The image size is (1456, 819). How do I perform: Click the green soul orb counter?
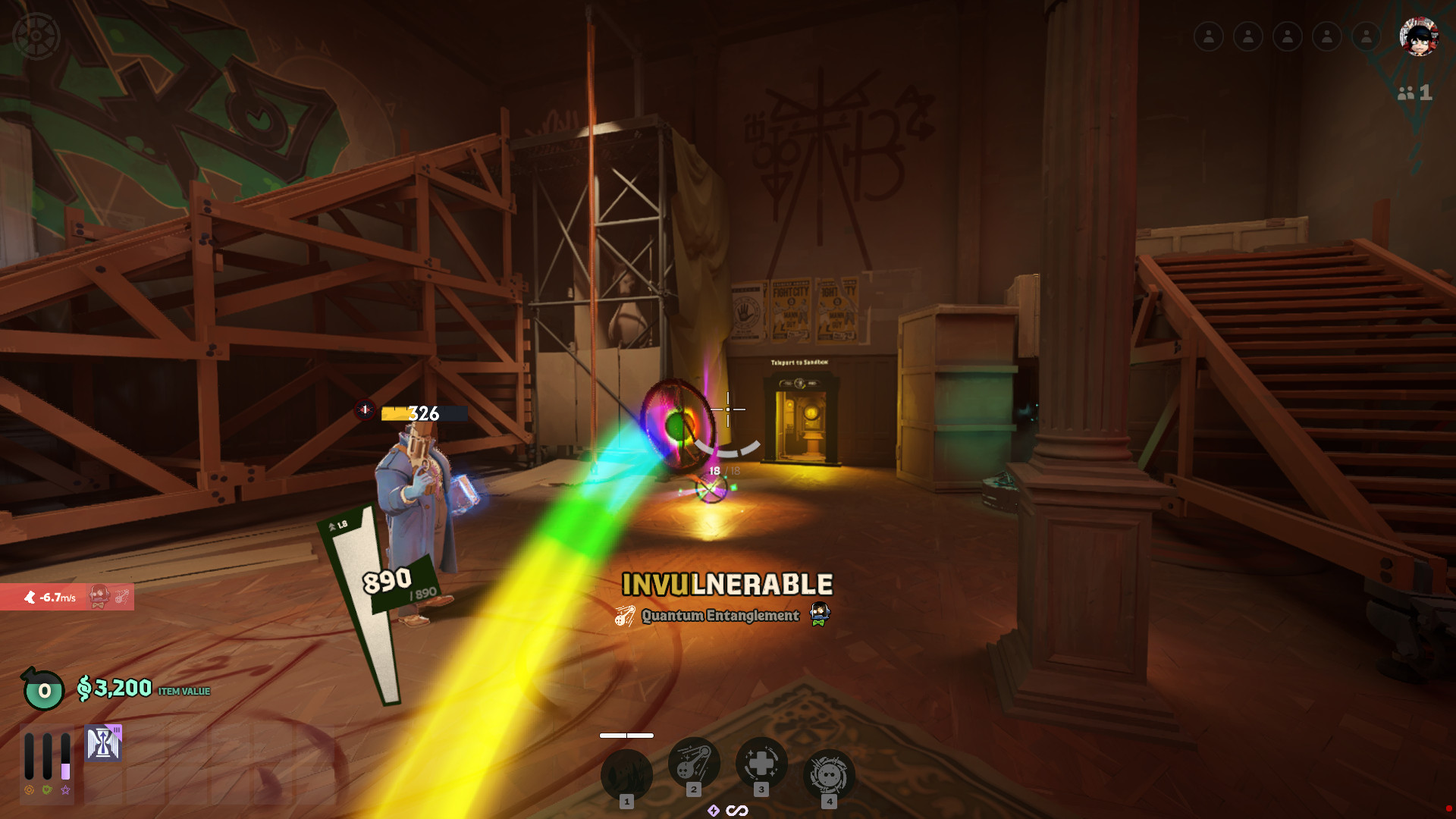44,690
